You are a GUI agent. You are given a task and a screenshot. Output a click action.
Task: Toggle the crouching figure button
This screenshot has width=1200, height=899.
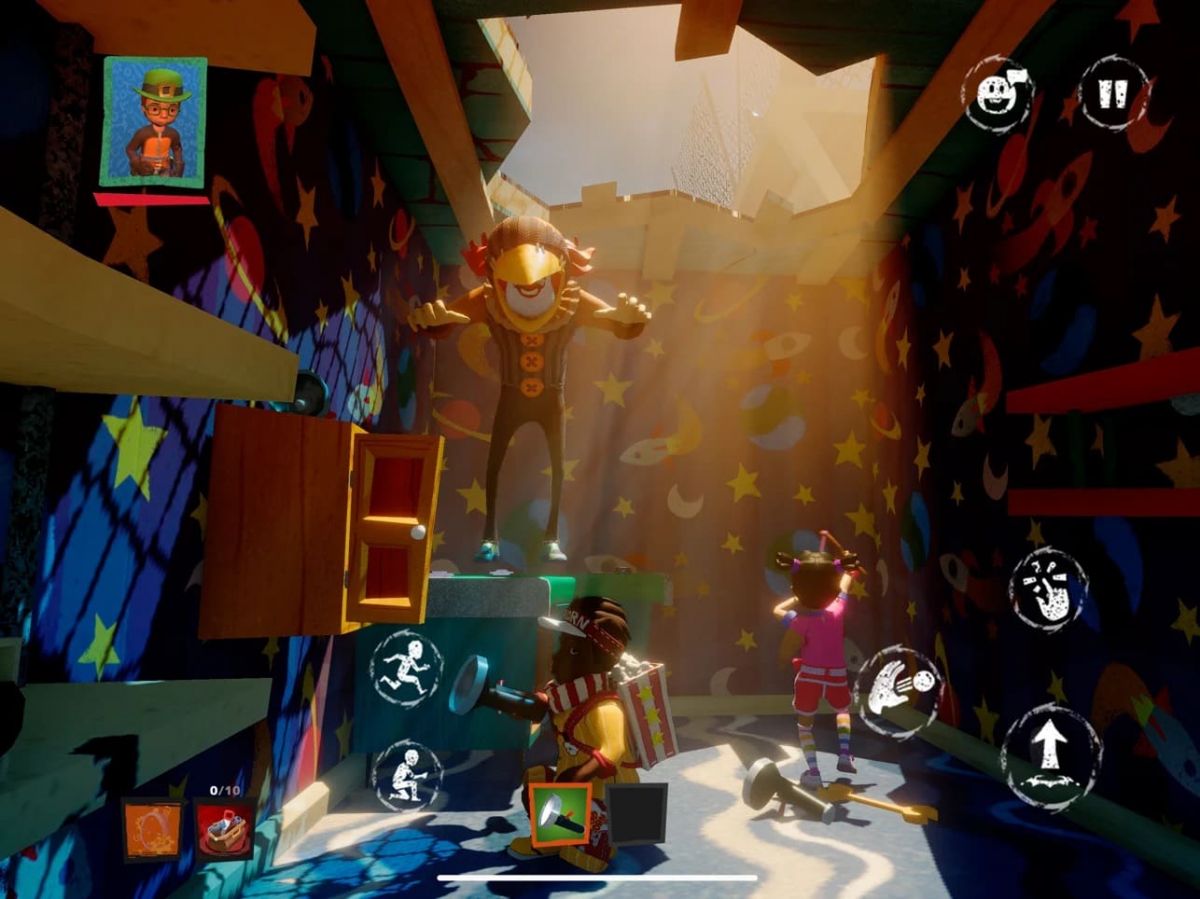(x=406, y=775)
